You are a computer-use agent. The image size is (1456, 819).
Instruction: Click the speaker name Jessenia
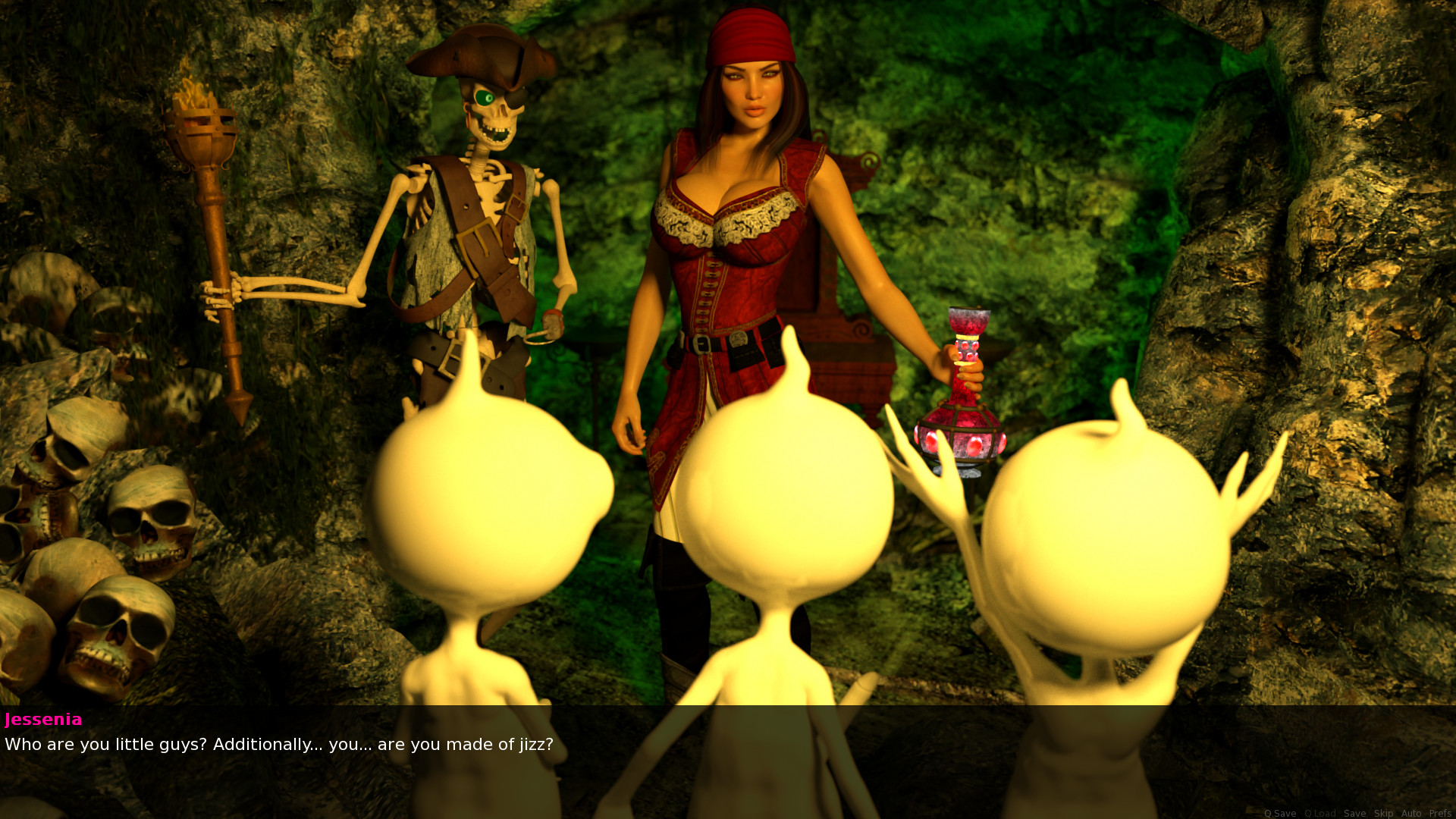click(x=43, y=720)
